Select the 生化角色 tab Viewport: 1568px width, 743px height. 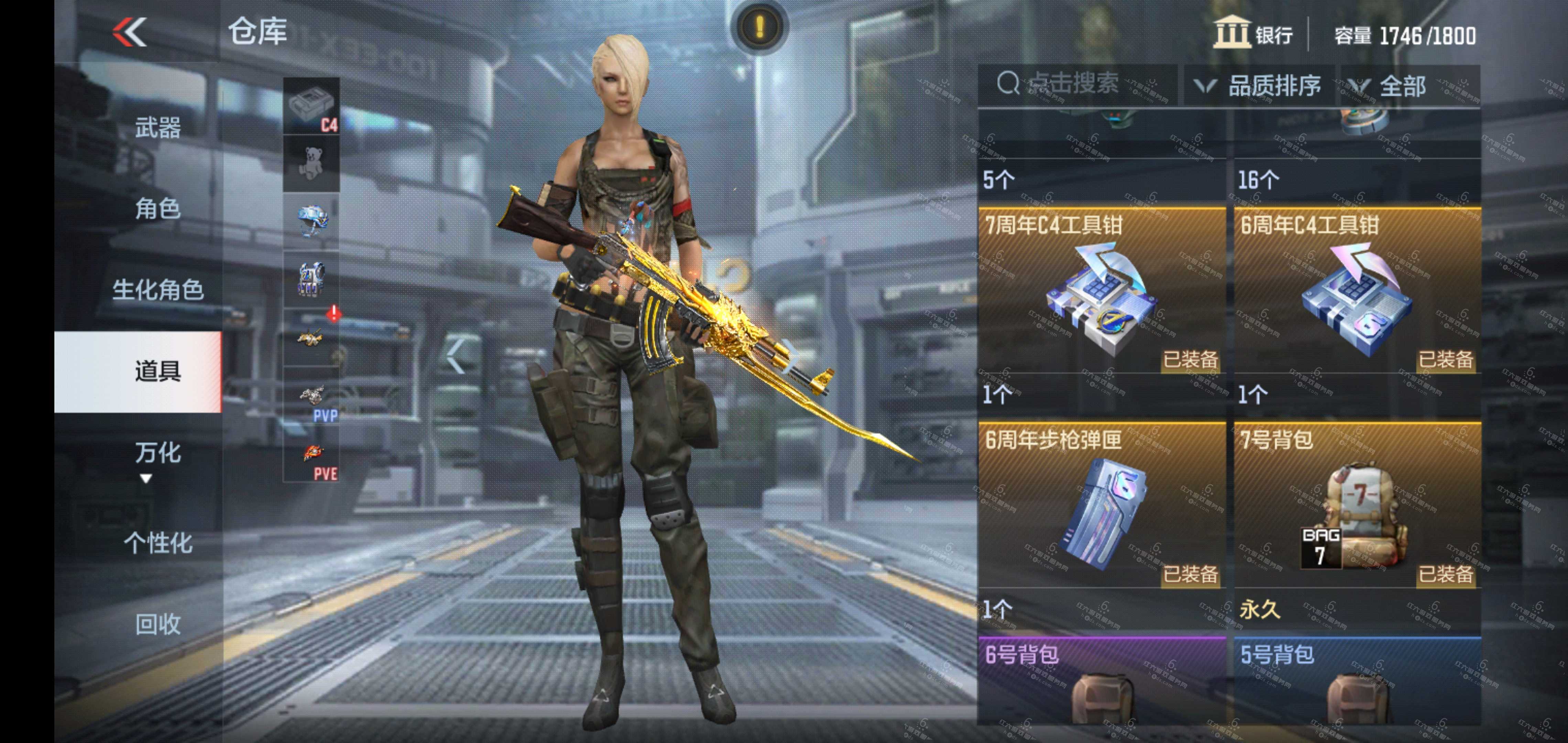click(x=157, y=290)
